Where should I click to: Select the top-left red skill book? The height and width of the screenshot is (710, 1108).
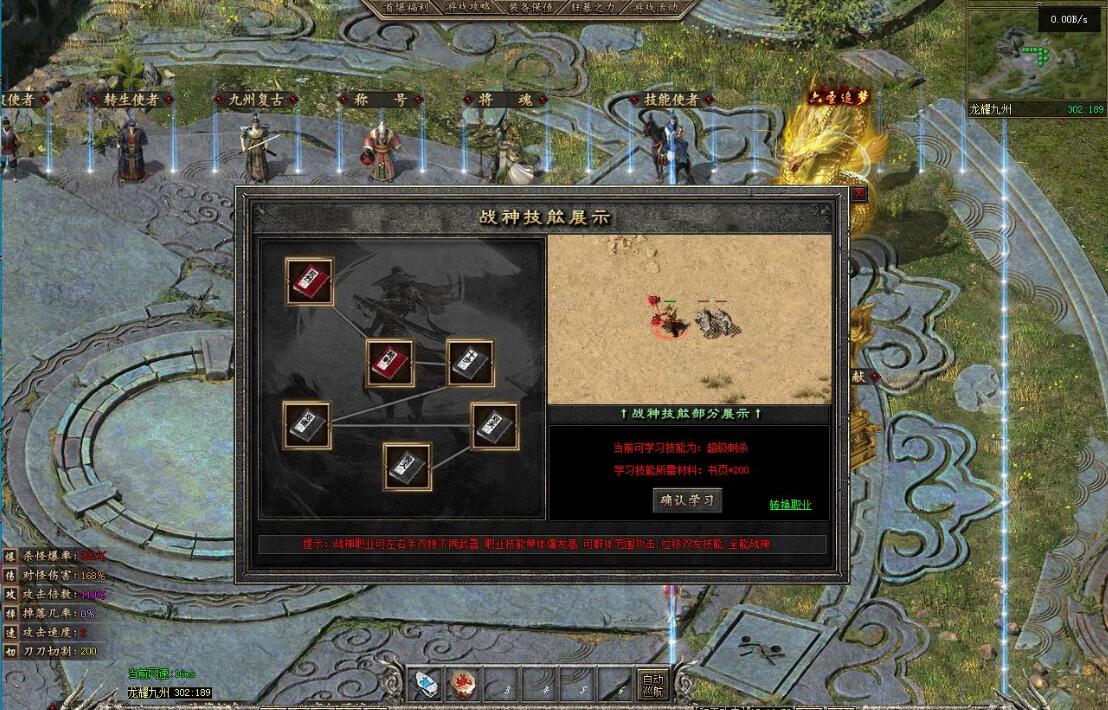pos(309,283)
